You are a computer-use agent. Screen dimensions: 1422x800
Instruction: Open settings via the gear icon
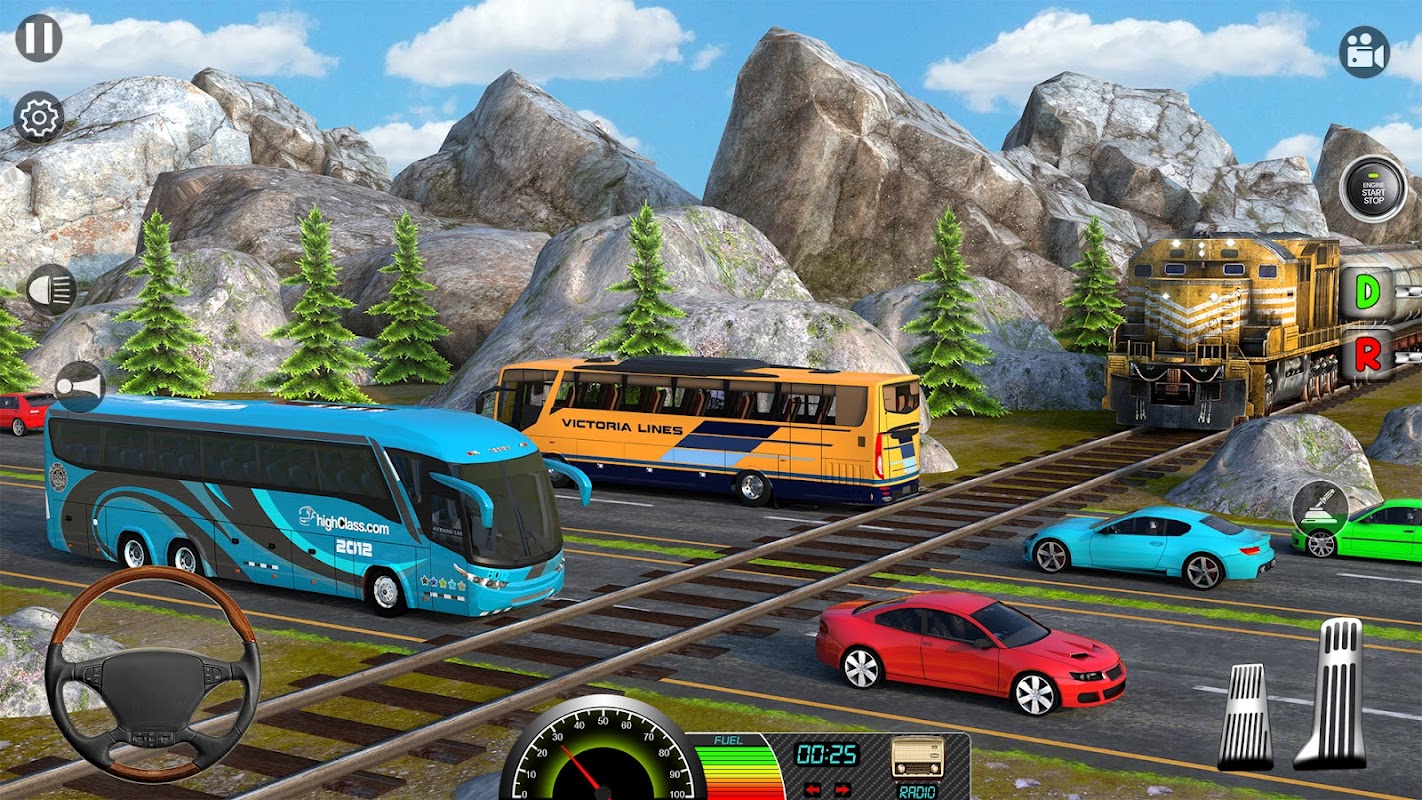pyautogui.click(x=39, y=118)
